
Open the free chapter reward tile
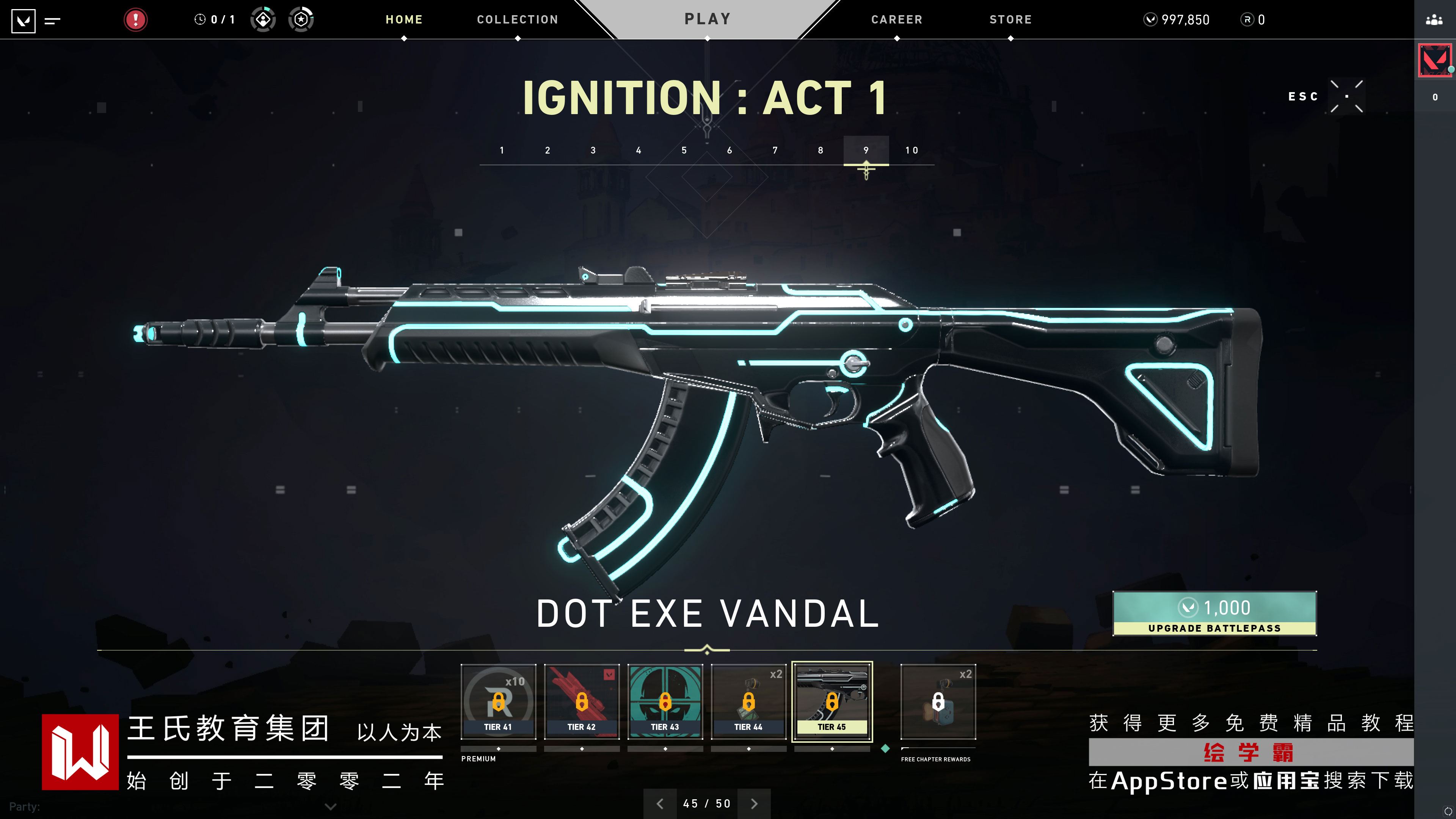[938, 701]
